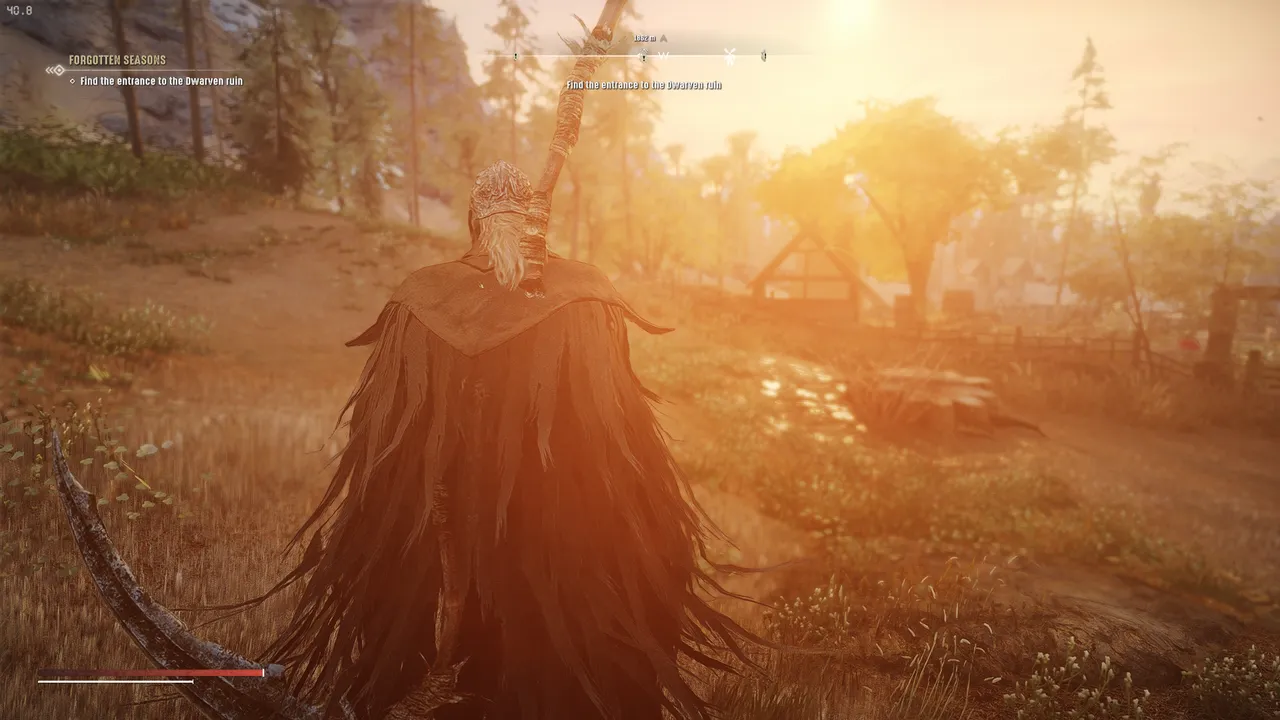
Task: Click the exclamation marker at the compass right edge
Action: (764, 57)
